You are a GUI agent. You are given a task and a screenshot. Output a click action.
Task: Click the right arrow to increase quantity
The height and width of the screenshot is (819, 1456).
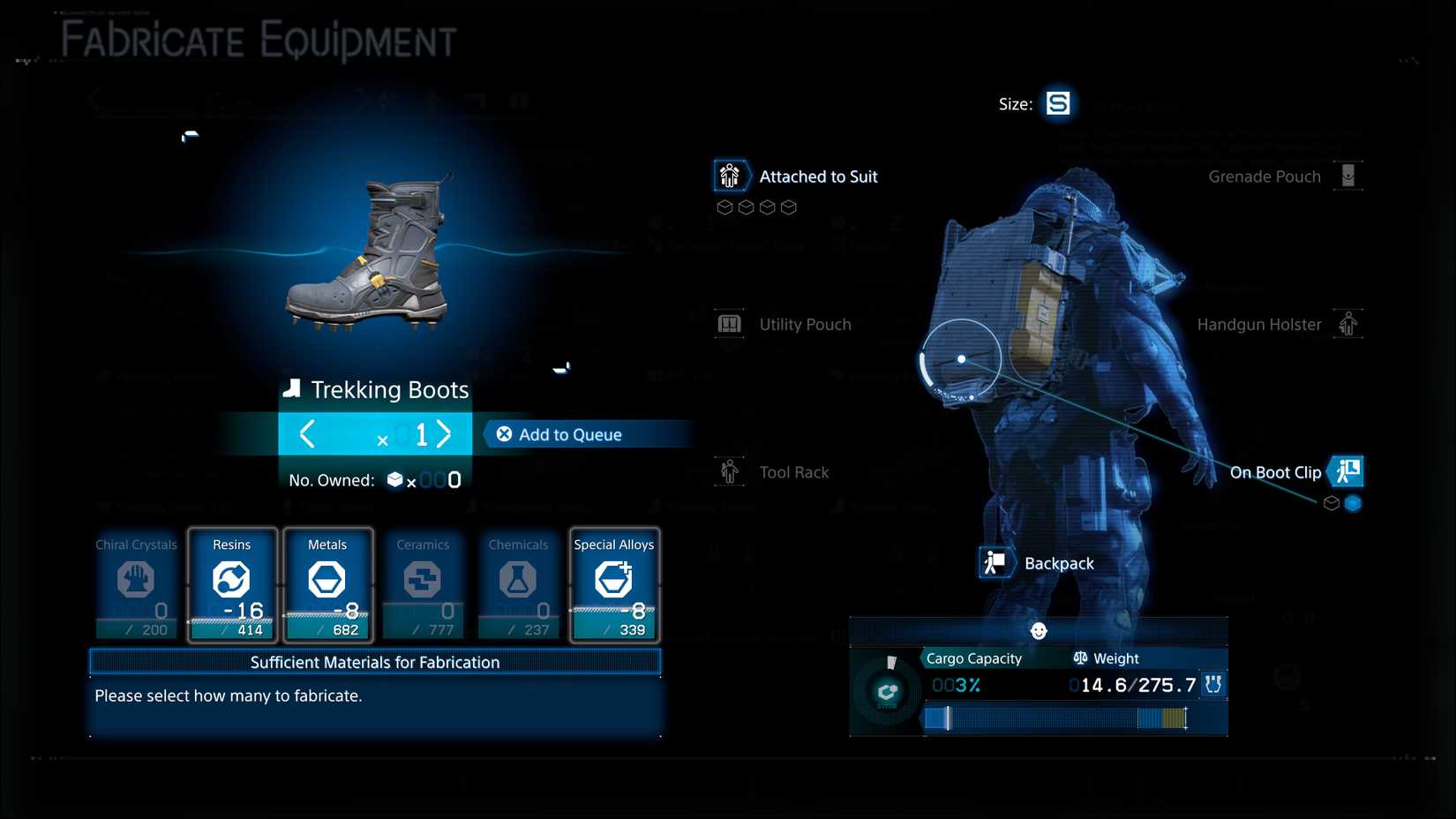[x=444, y=433]
